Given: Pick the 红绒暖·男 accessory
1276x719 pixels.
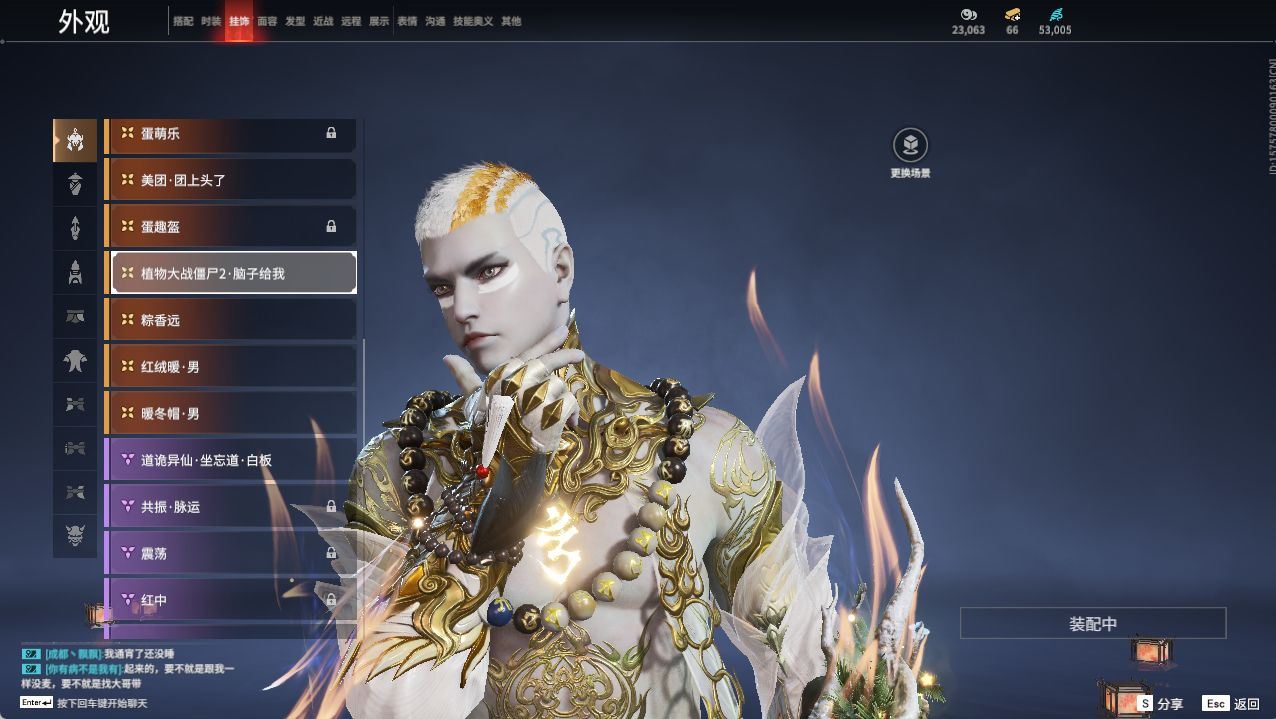Looking at the screenshot, I should [232, 367].
